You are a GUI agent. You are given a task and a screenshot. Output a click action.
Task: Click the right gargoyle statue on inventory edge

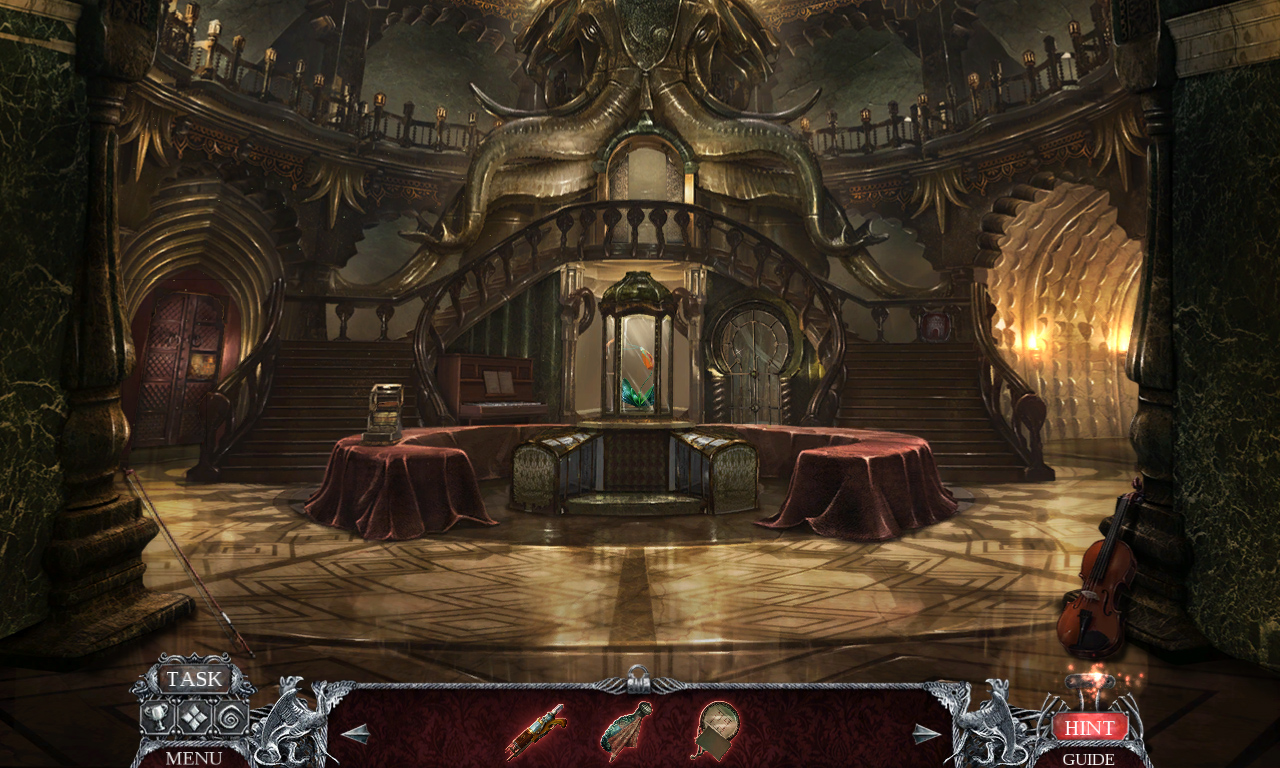point(990,725)
